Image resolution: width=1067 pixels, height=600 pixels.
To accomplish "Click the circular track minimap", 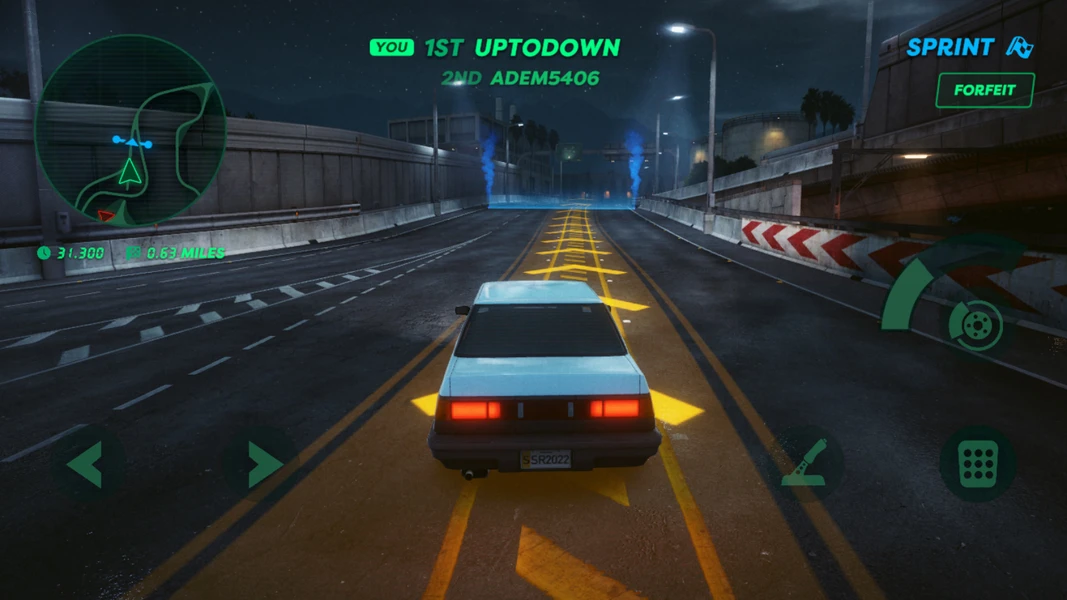I will pyautogui.click(x=129, y=130).
